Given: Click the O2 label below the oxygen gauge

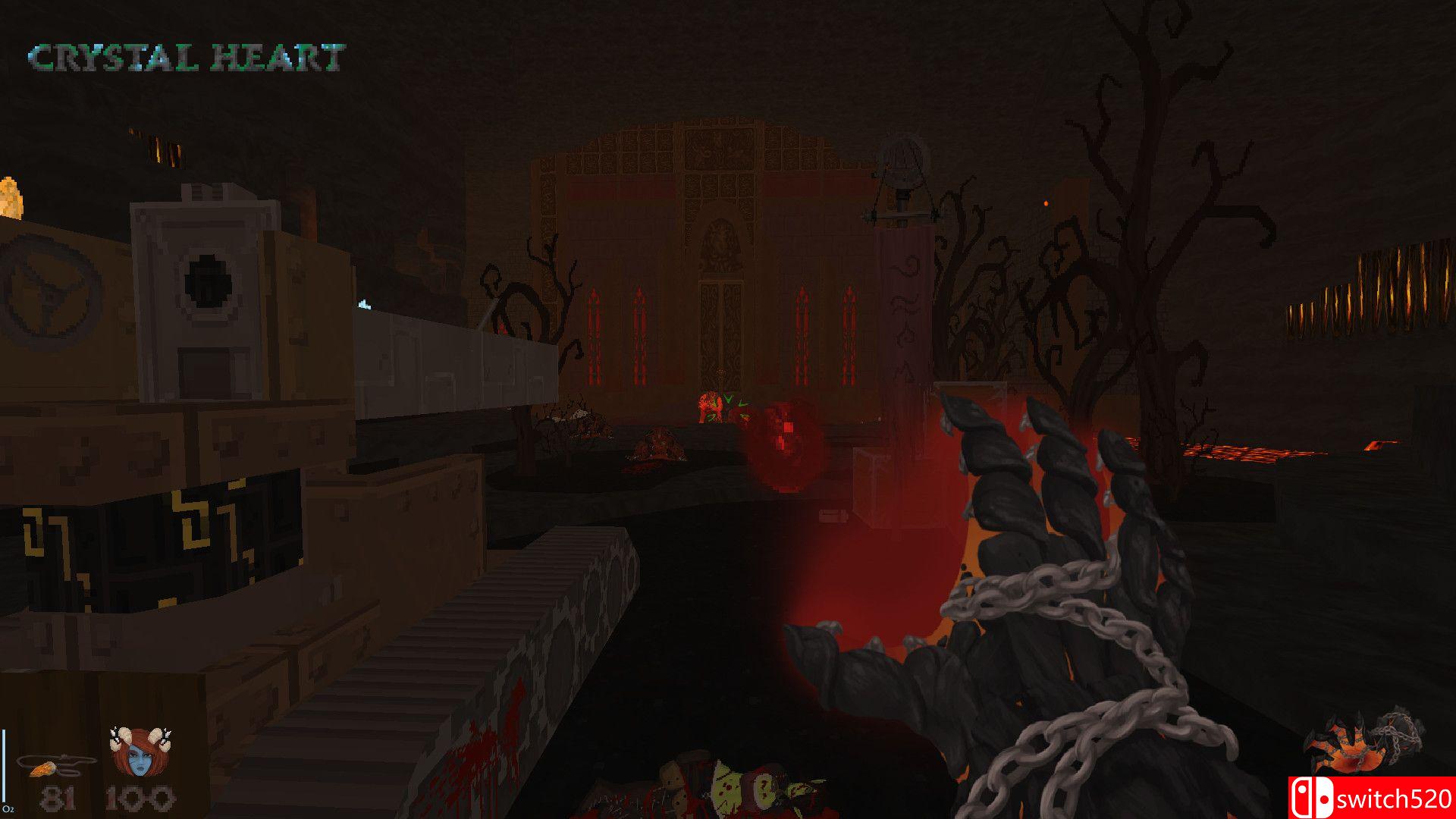Looking at the screenshot, I should click(x=11, y=808).
